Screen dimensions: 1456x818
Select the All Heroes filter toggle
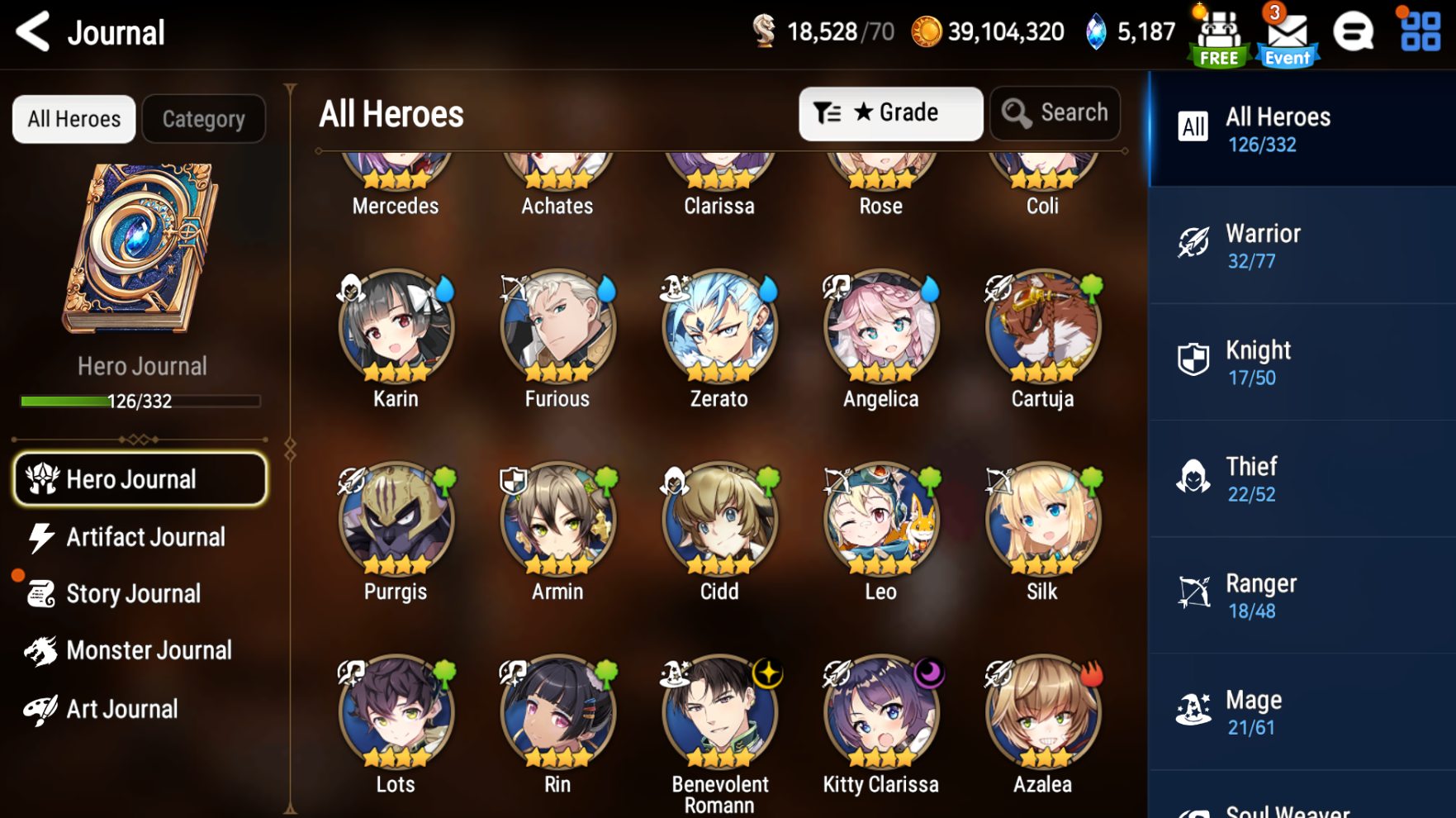[73, 118]
